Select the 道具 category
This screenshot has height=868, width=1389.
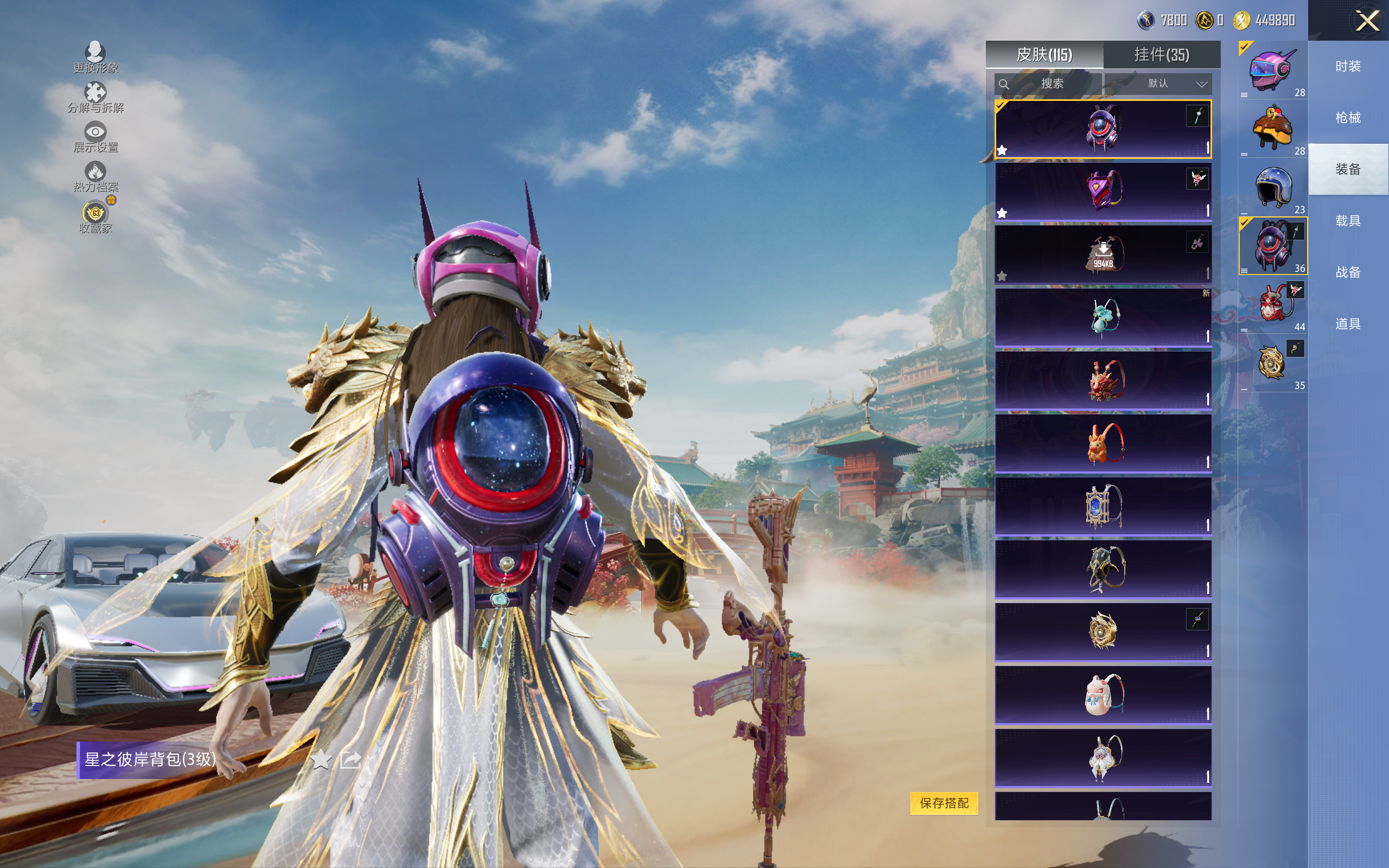tap(1347, 324)
